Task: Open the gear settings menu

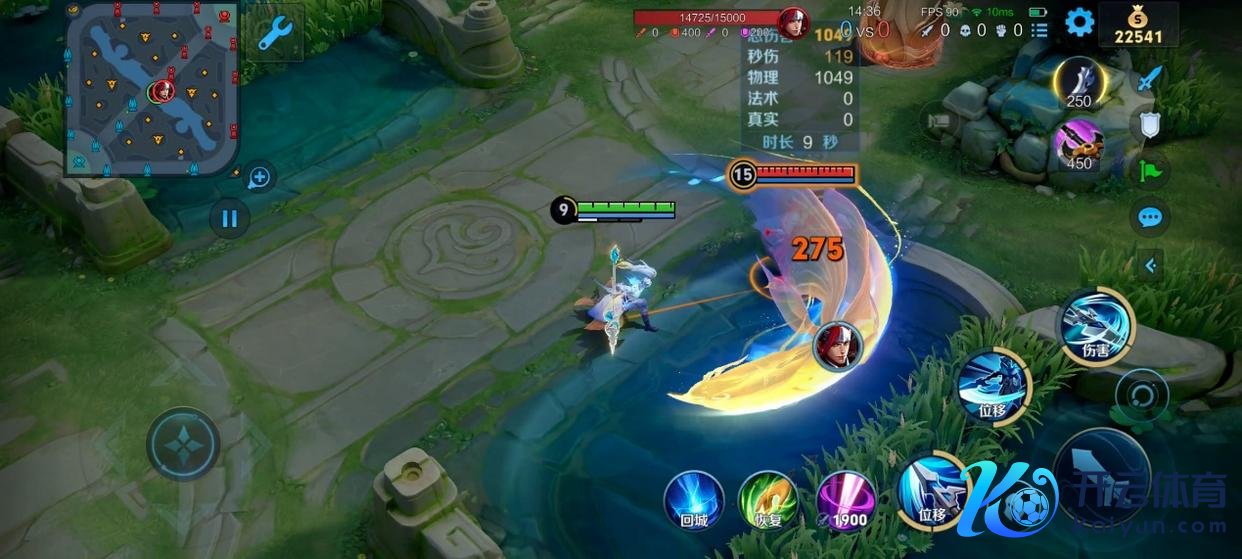Action: click(1079, 22)
